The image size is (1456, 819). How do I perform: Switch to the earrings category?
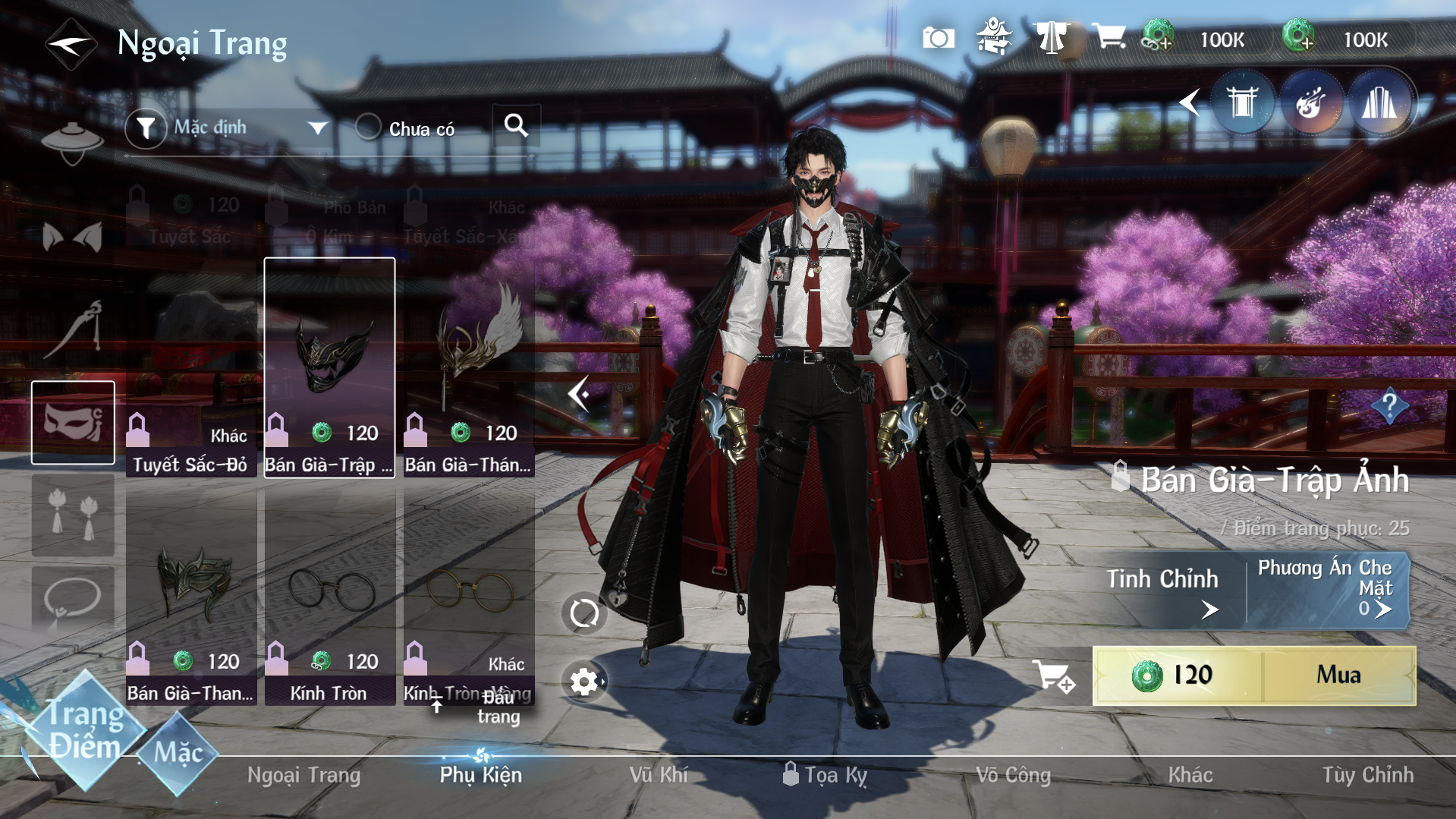tap(73, 515)
